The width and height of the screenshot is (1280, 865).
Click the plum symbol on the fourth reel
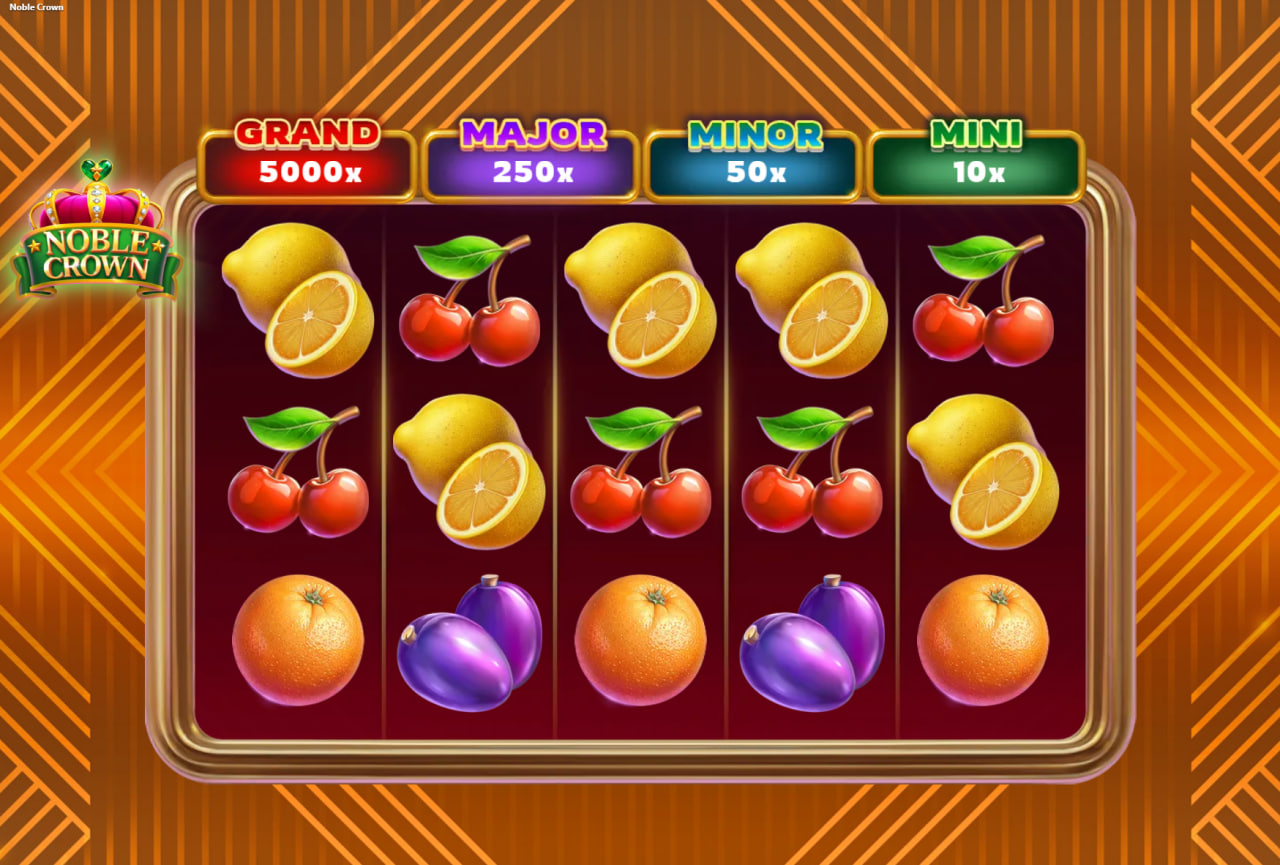tap(810, 640)
